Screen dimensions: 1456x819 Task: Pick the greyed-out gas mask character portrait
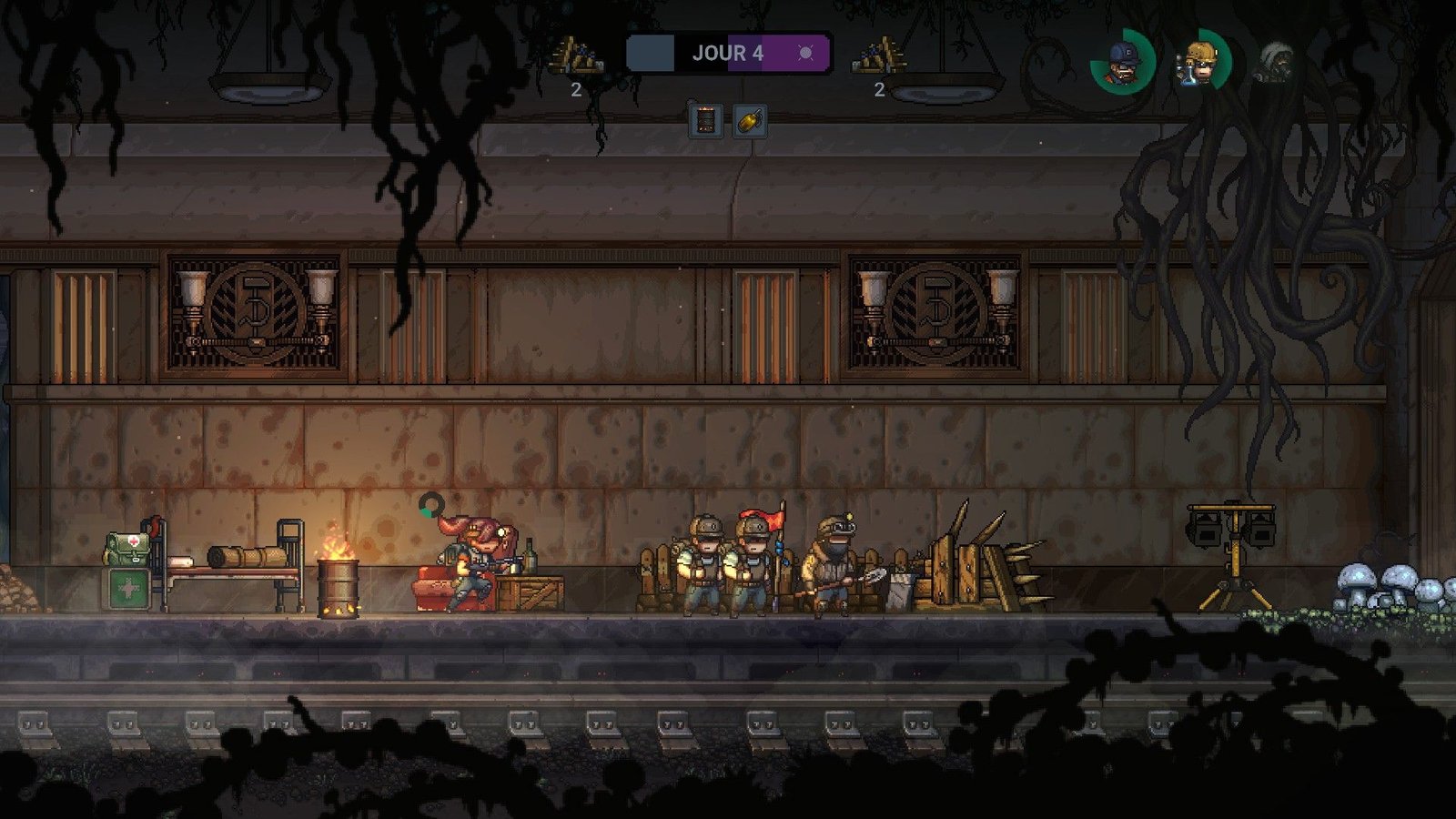1276,63
